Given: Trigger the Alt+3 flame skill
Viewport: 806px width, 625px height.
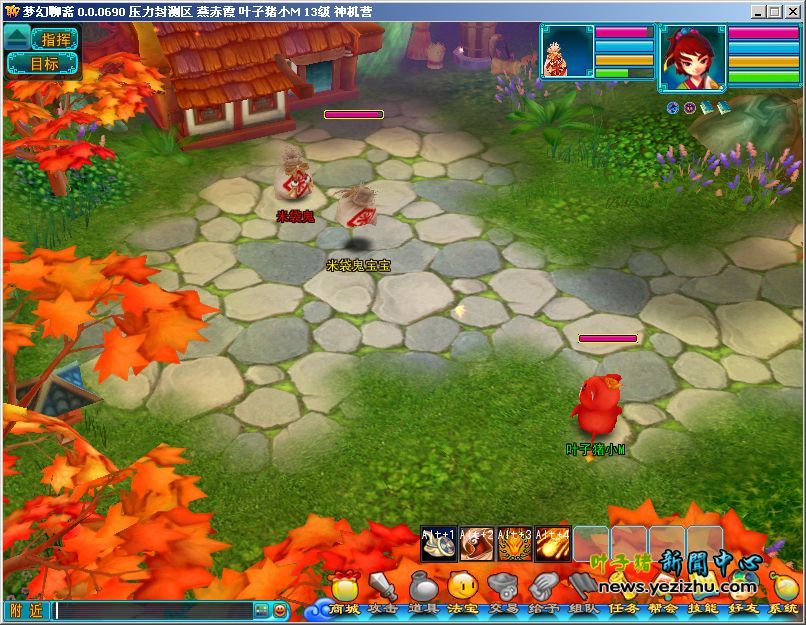Looking at the screenshot, I should [514, 544].
